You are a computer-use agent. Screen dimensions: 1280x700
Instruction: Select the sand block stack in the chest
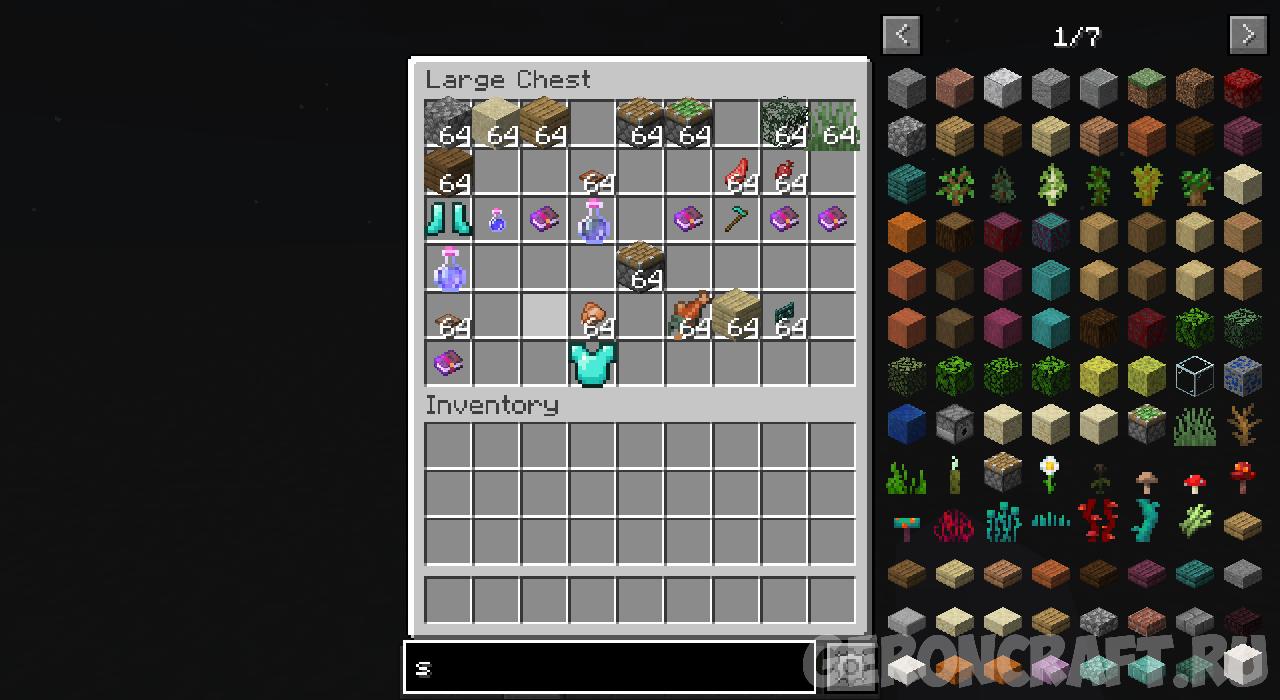(x=495, y=123)
